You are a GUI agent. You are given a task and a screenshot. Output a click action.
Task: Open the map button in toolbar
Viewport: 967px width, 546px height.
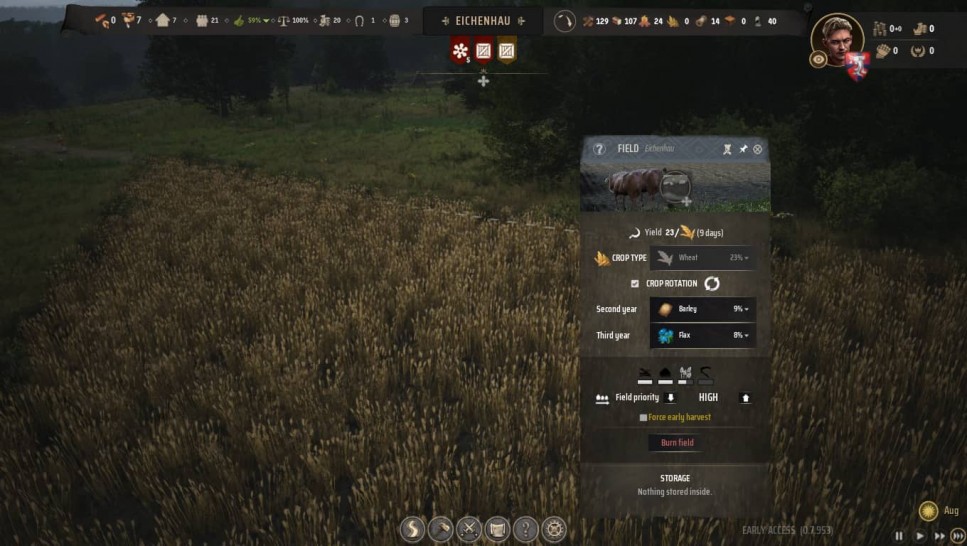pyautogui.click(x=497, y=529)
